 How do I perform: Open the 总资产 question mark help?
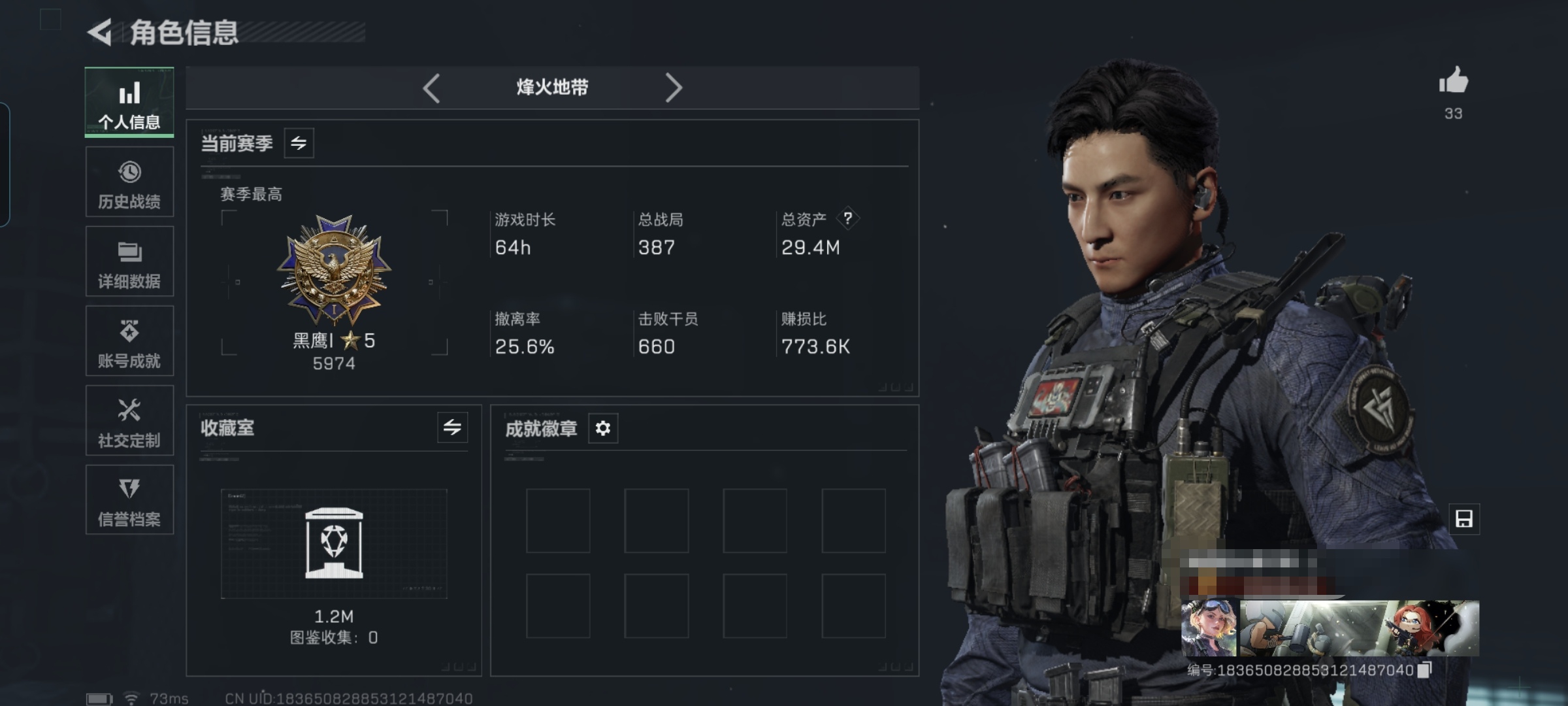pos(847,218)
